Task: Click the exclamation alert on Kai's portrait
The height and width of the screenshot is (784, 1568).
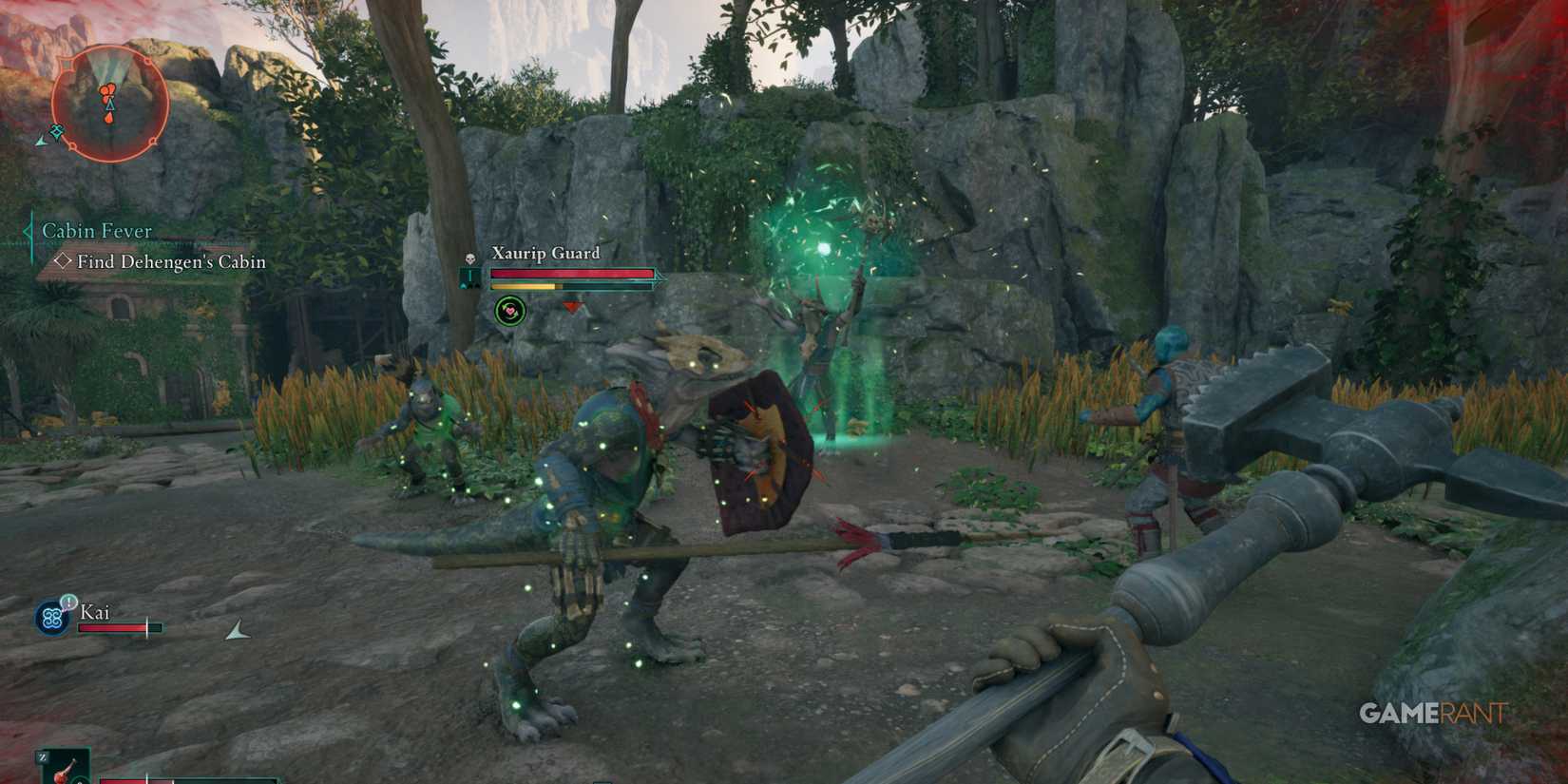Action: (68, 602)
